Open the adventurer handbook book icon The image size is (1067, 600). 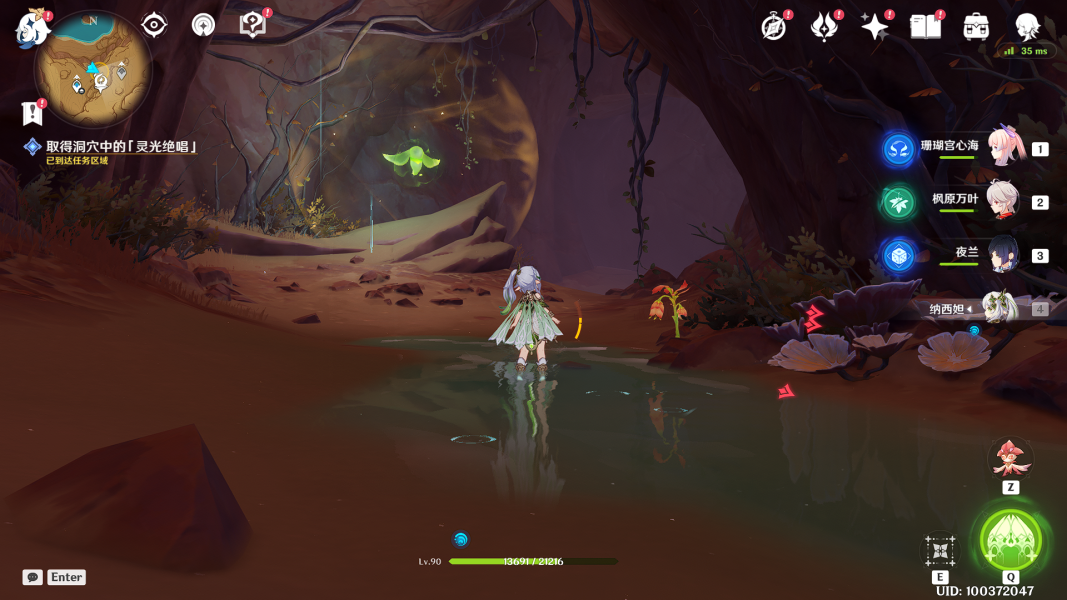[925, 27]
